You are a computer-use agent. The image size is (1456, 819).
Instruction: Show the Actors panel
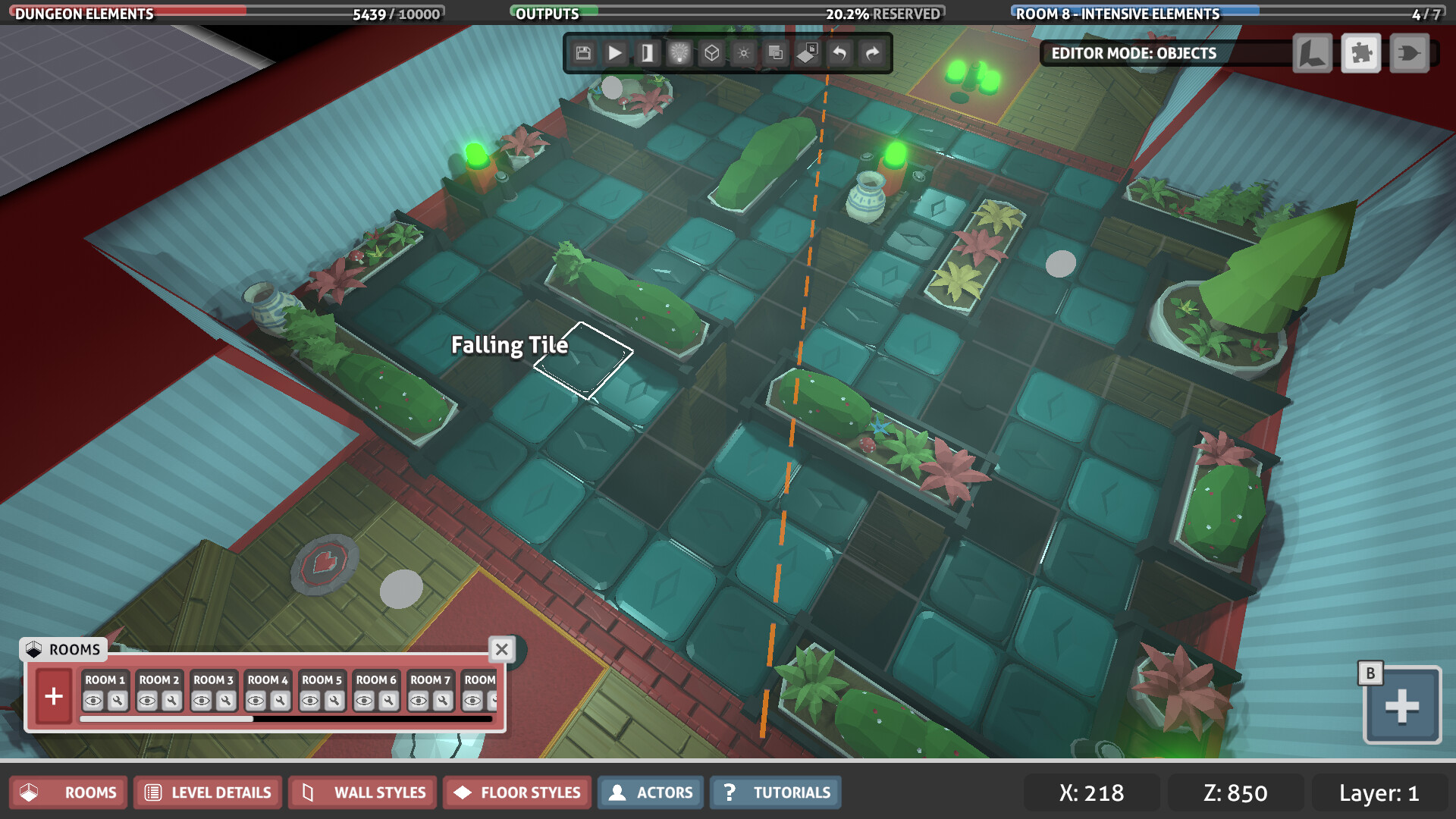[x=651, y=792]
